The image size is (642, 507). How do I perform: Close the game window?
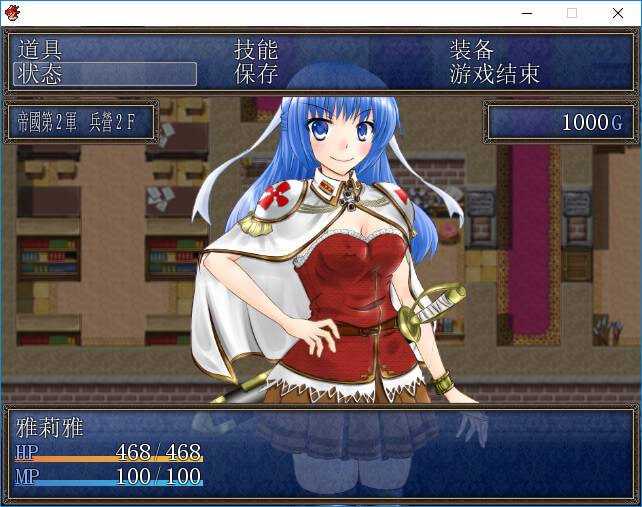coord(618,13)
